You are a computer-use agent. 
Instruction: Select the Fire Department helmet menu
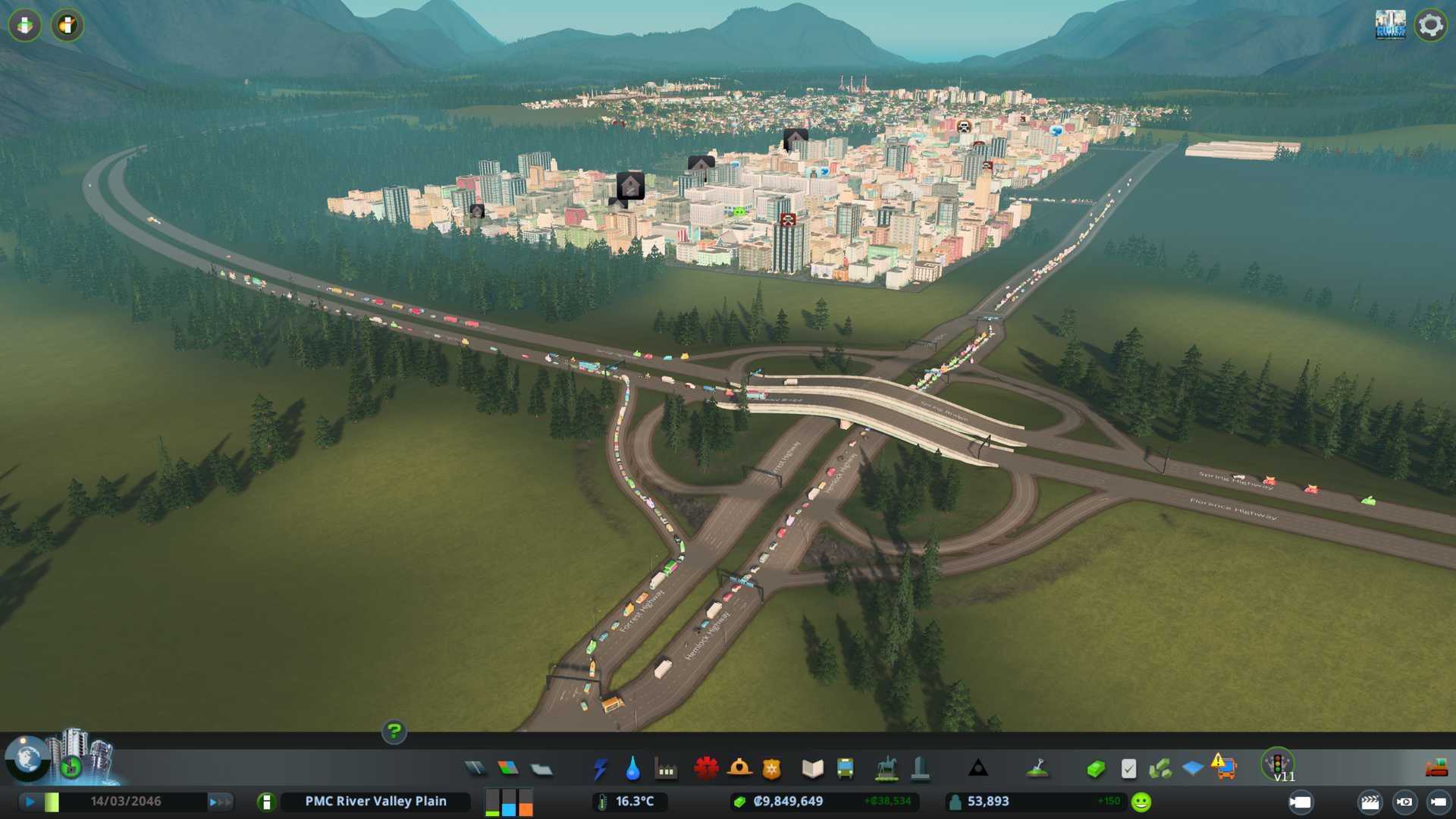point(739,768)
